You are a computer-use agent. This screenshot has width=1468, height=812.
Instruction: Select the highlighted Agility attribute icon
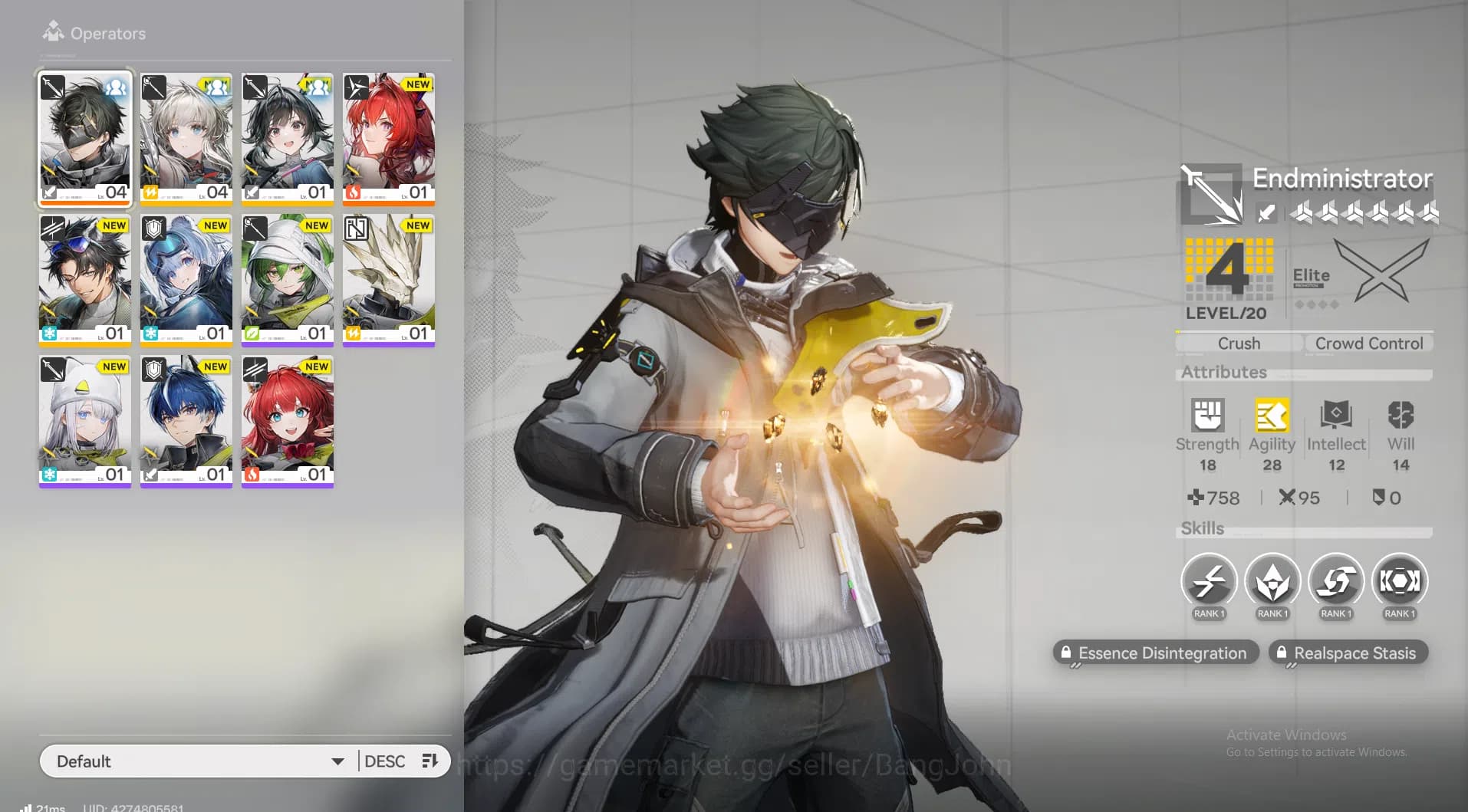[x=1272, y=416]
